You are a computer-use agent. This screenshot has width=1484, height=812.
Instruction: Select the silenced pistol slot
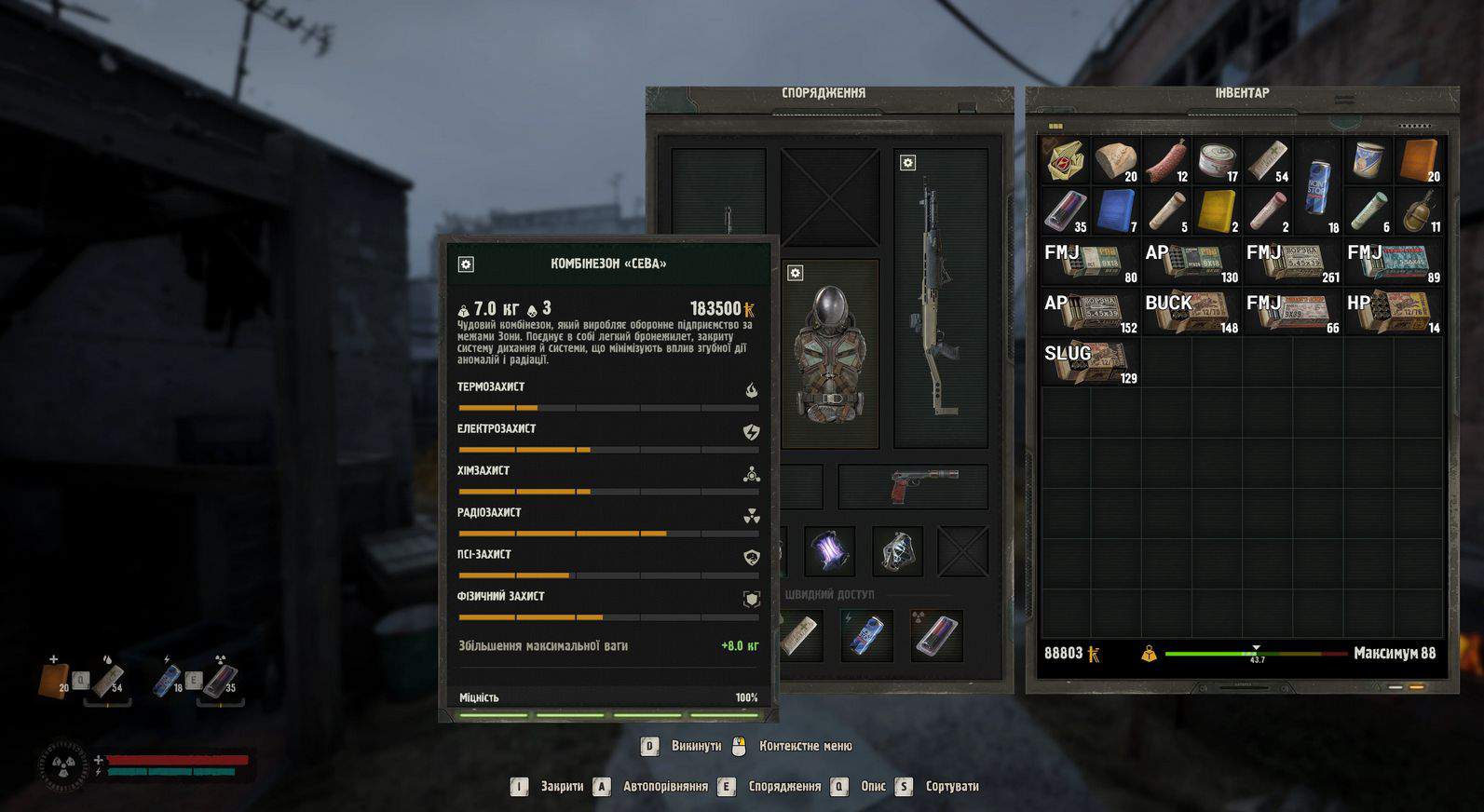coord(913,486)
